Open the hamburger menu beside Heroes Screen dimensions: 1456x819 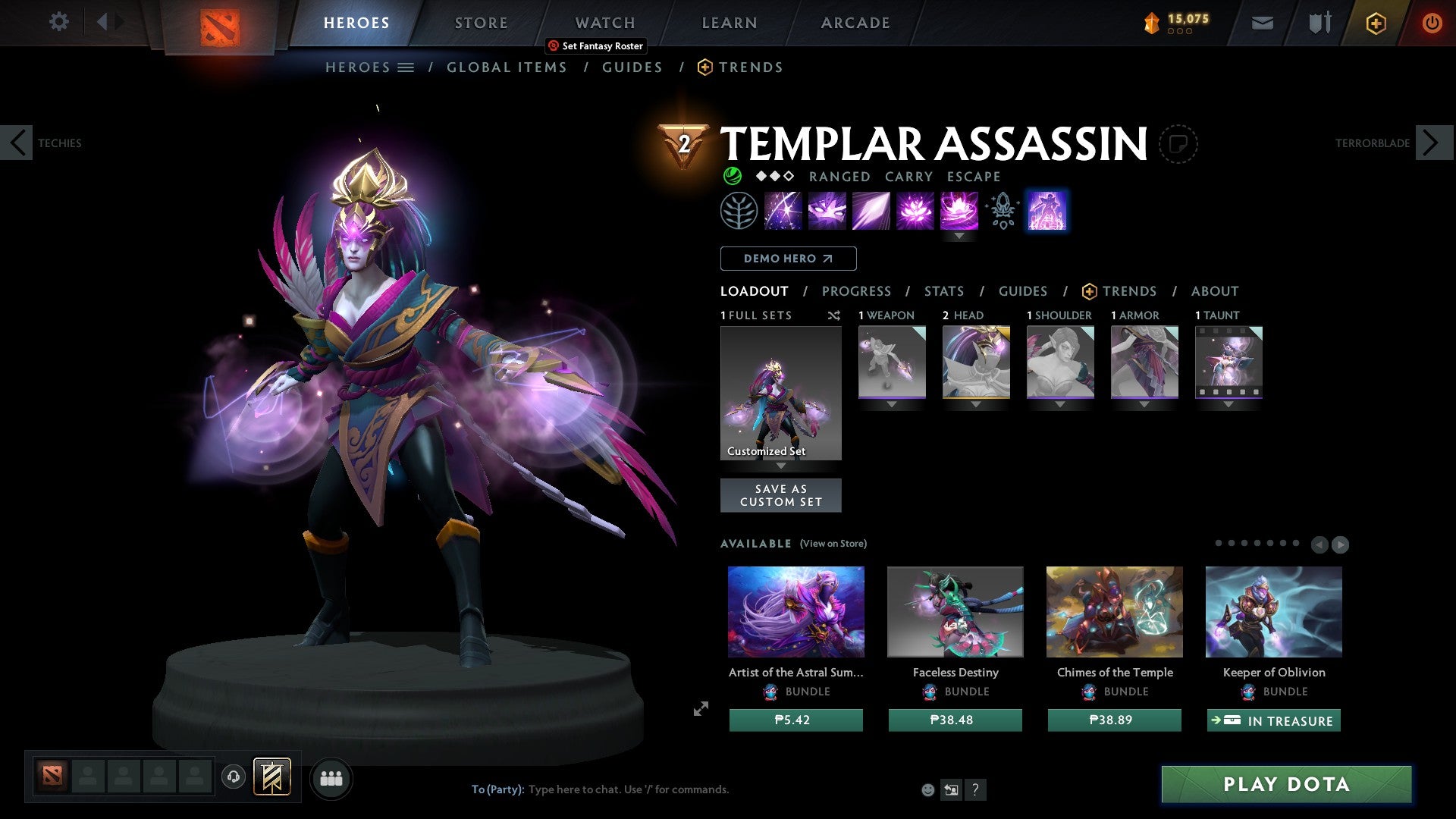406,67
